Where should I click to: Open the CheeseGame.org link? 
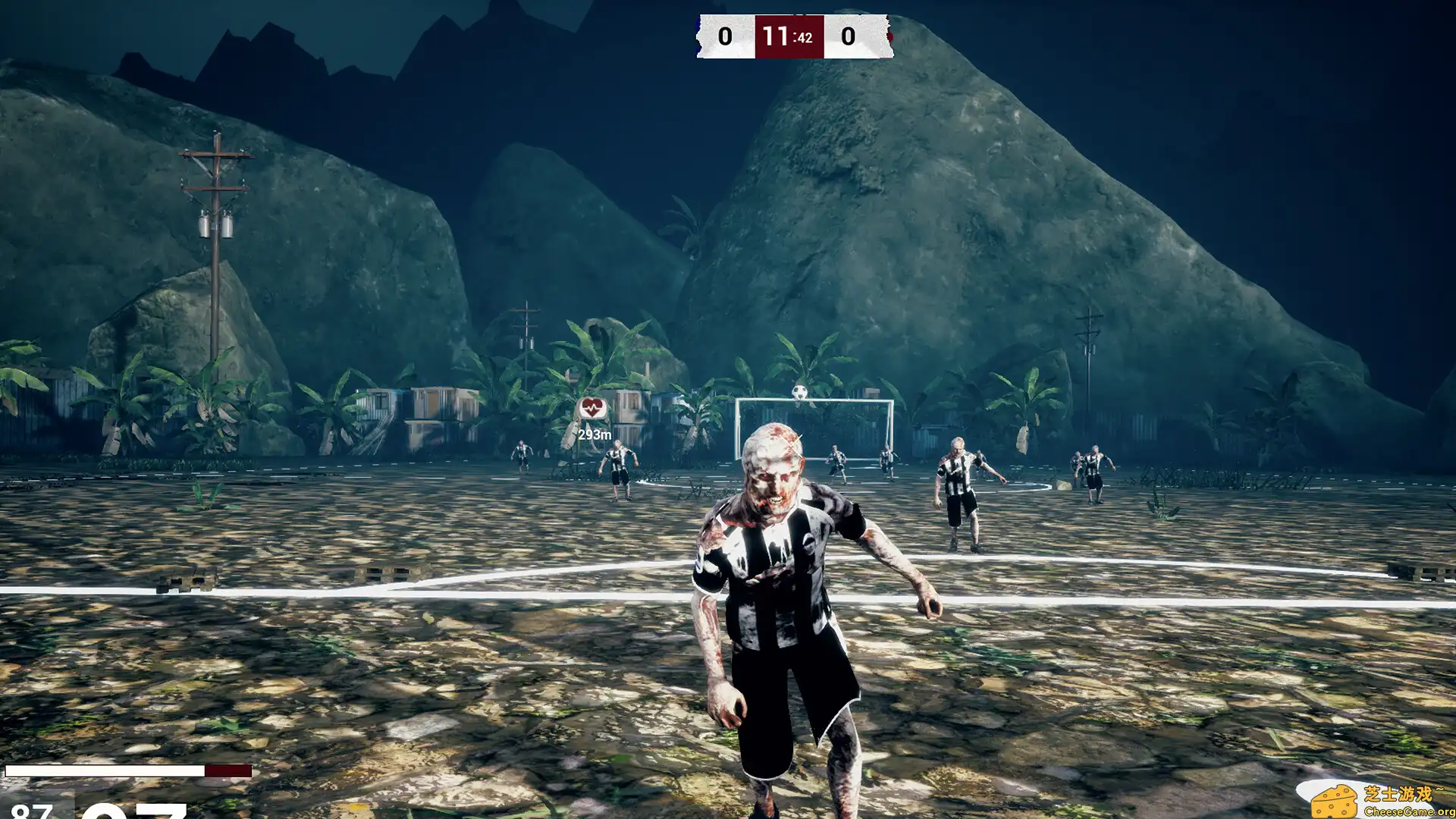[x=1409, y=811]
